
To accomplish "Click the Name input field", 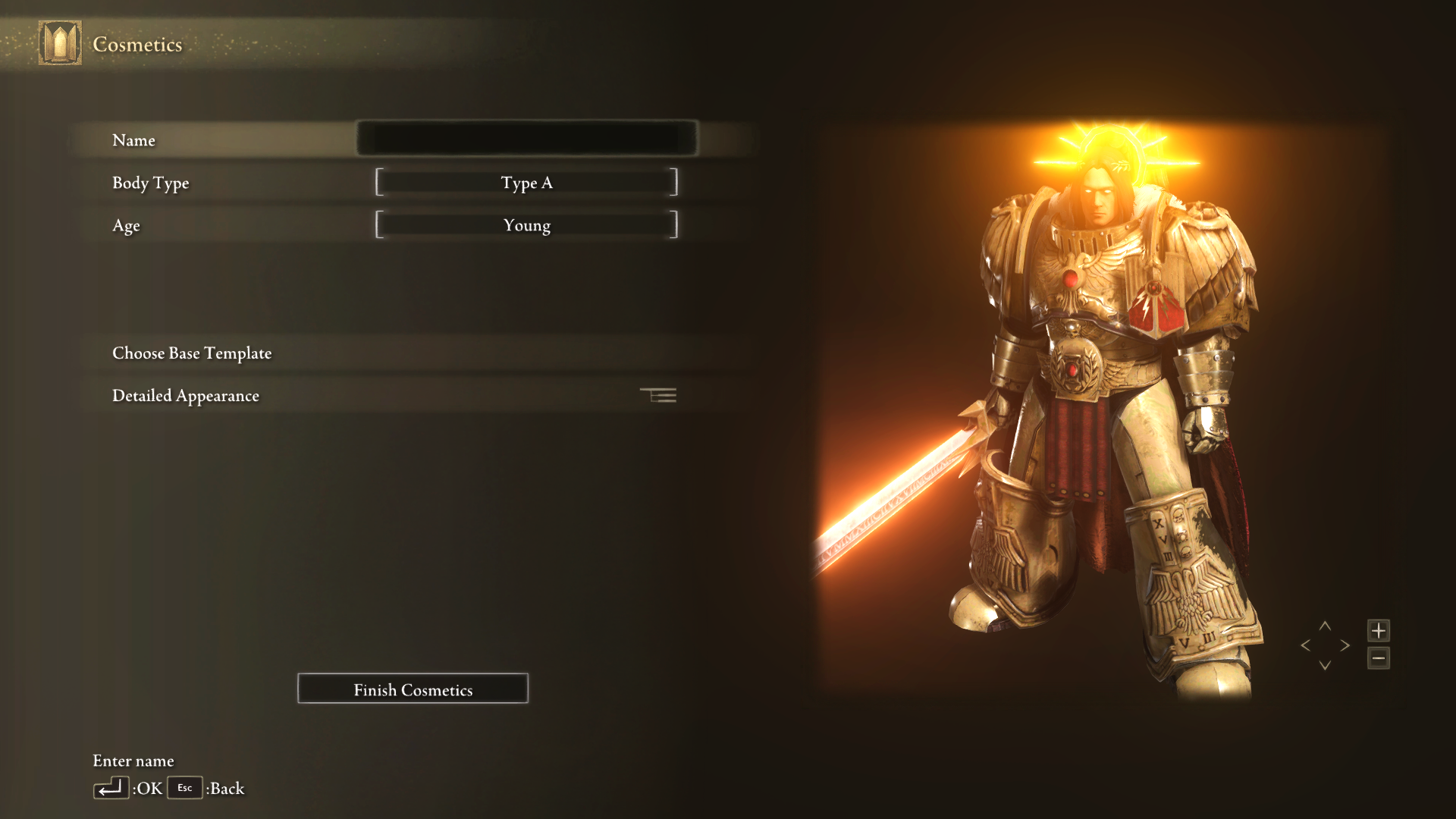I will click(526, 140).
